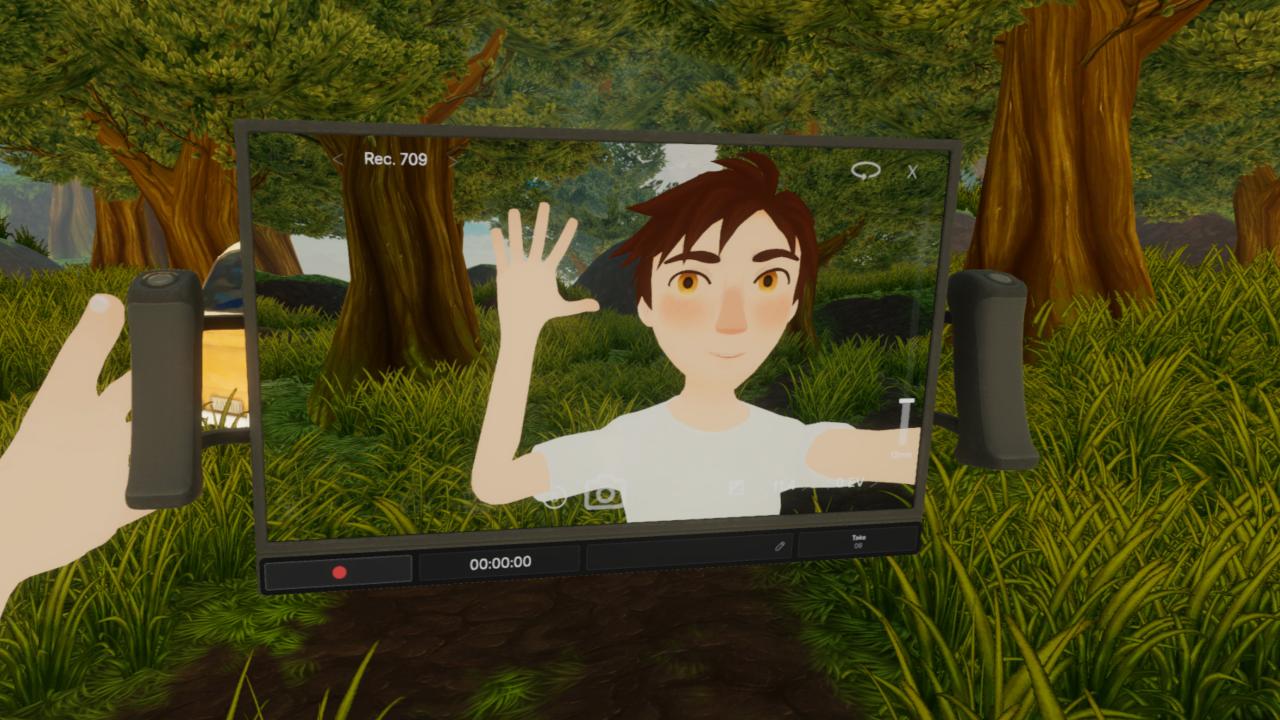Click the pencil icon to rename the take
Viewport: 1280px width, 720px height.
pos(780,547)
